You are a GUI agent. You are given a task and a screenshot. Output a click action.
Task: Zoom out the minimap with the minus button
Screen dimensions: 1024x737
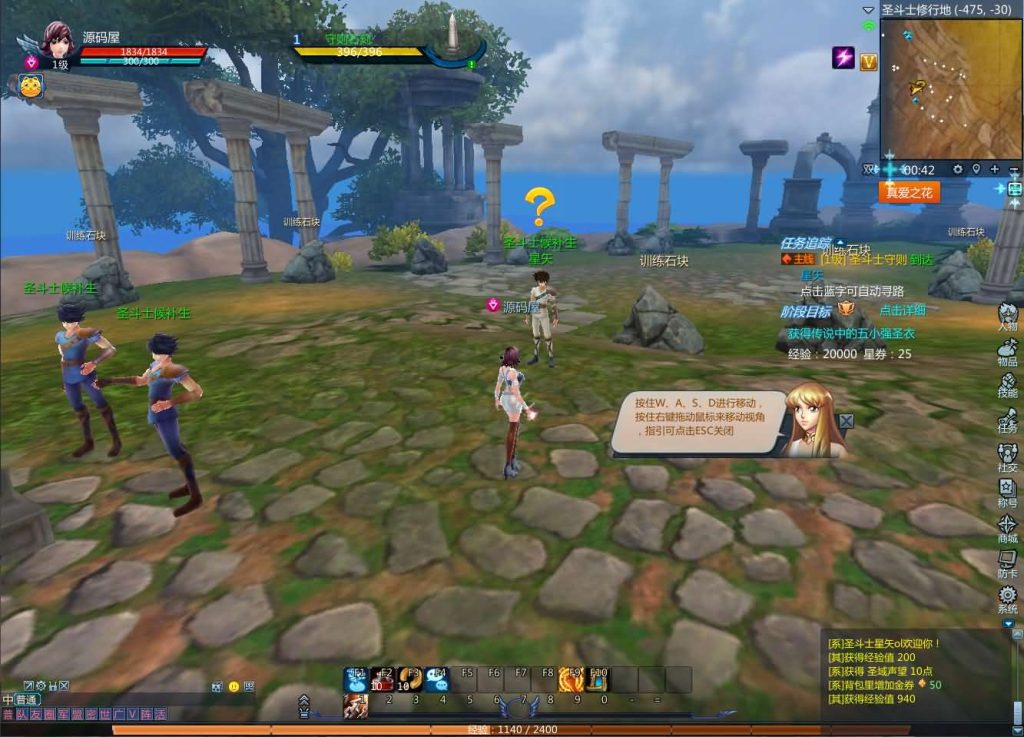click(1014, 170)
